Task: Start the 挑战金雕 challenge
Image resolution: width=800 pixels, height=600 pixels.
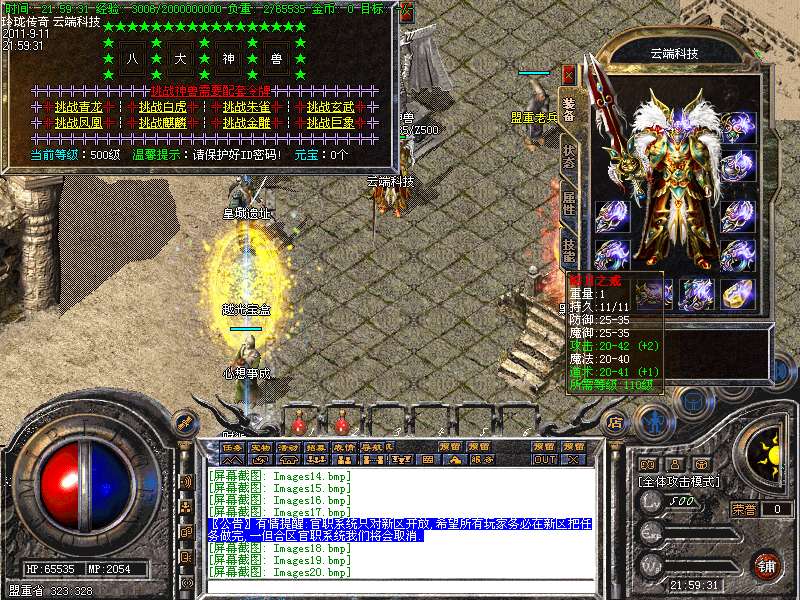Action: click(246, 122)
